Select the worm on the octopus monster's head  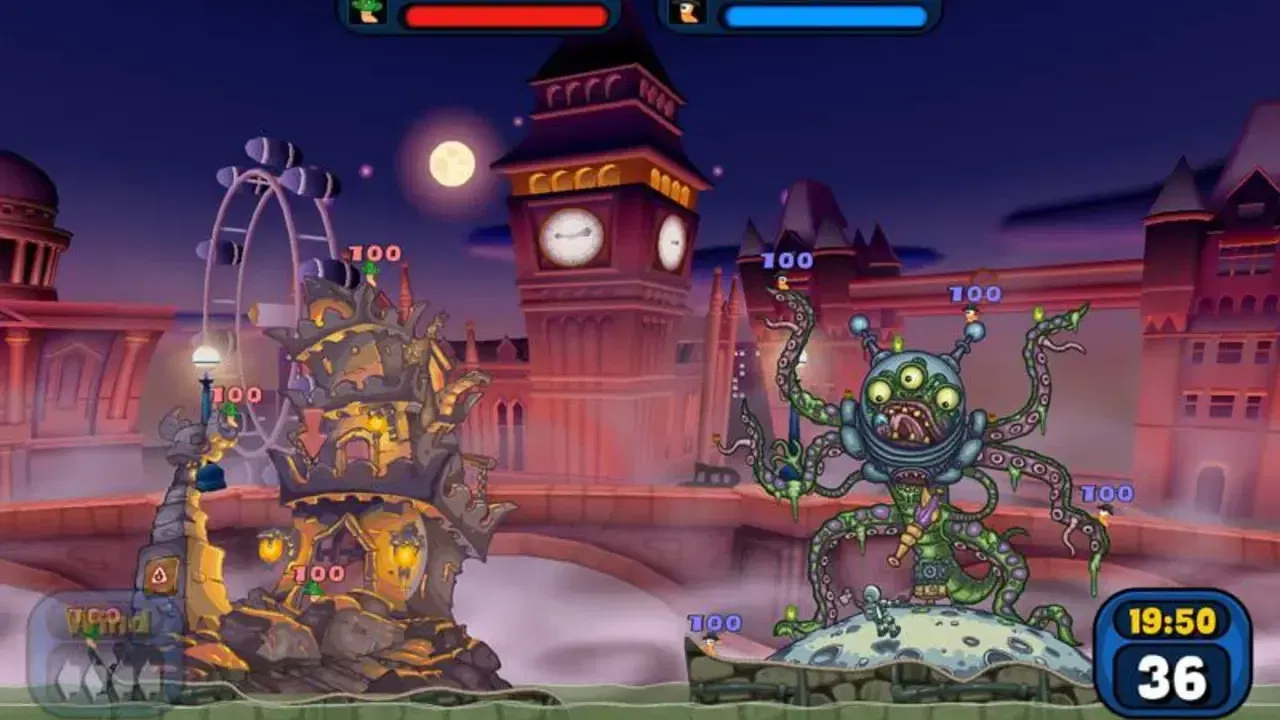(971, 316)
